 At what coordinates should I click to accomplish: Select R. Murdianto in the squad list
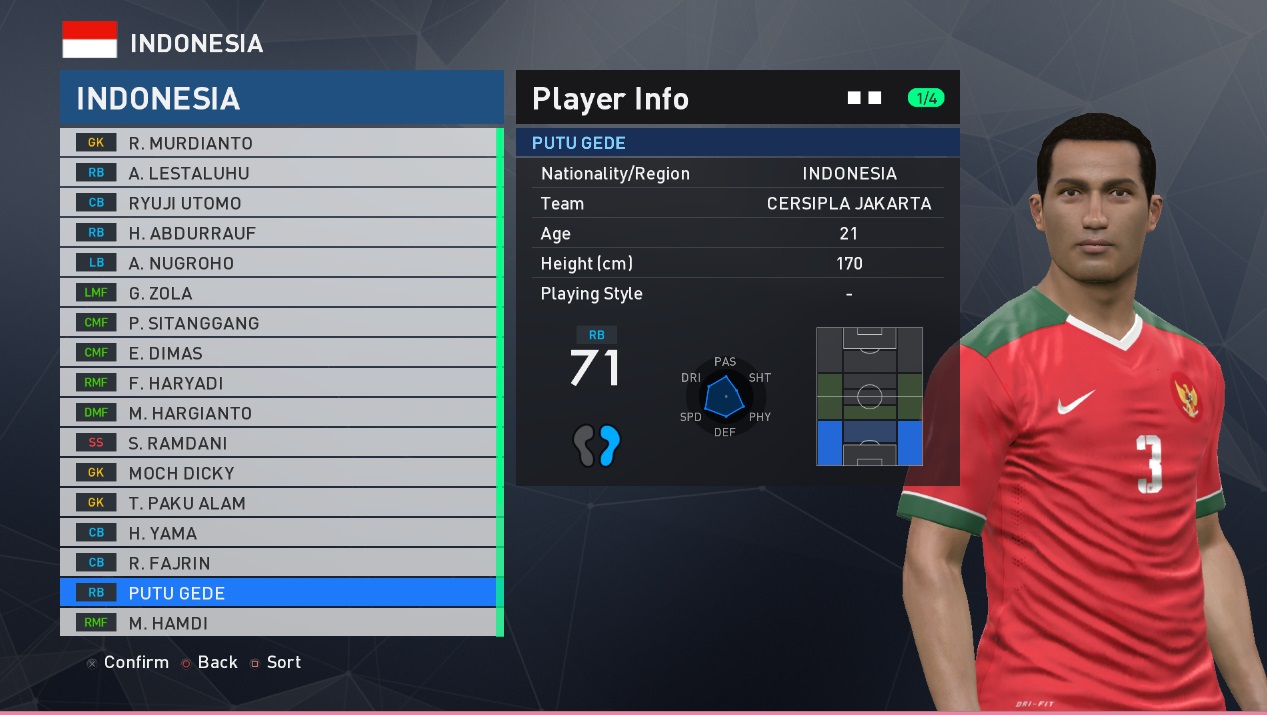point(278,143)
